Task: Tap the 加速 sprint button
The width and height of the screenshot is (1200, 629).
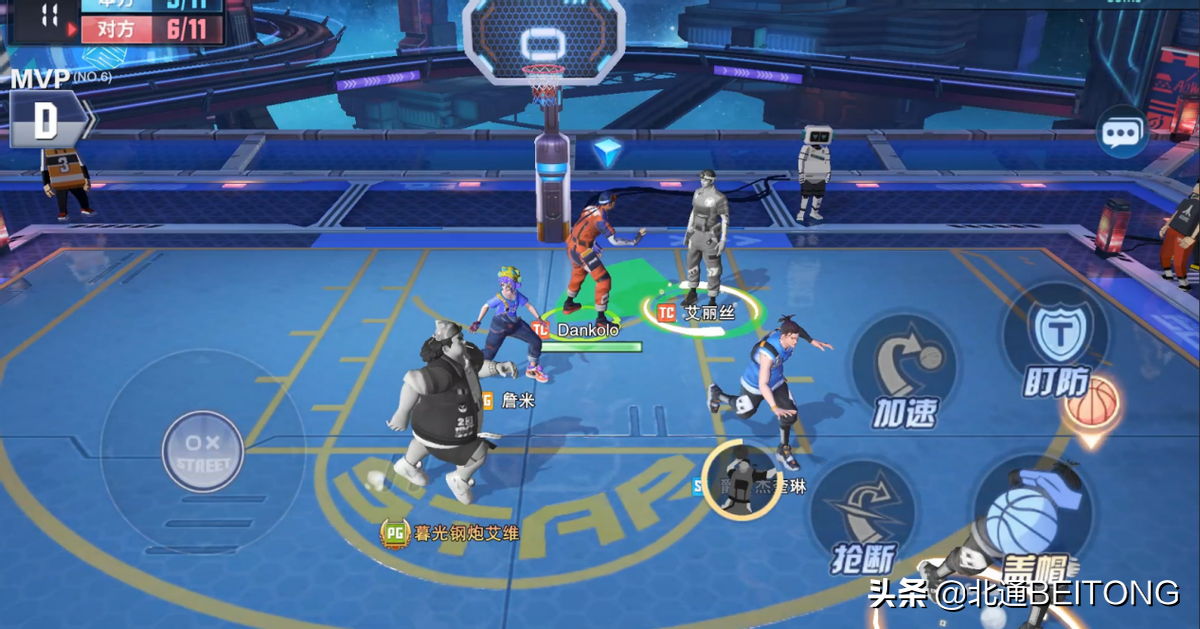Action: (x=905, y=371)
